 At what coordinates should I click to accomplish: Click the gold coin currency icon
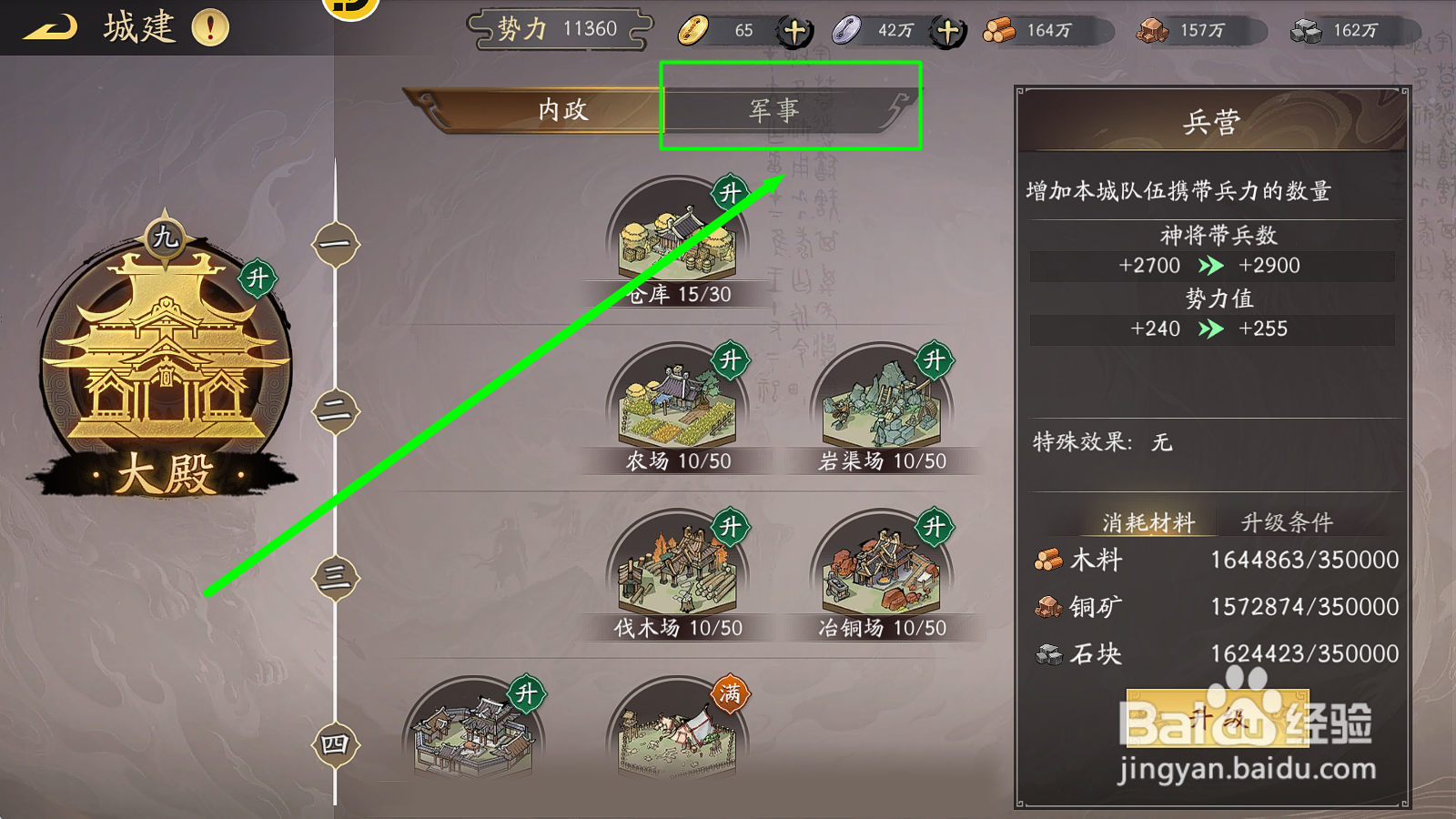point(695,30)
